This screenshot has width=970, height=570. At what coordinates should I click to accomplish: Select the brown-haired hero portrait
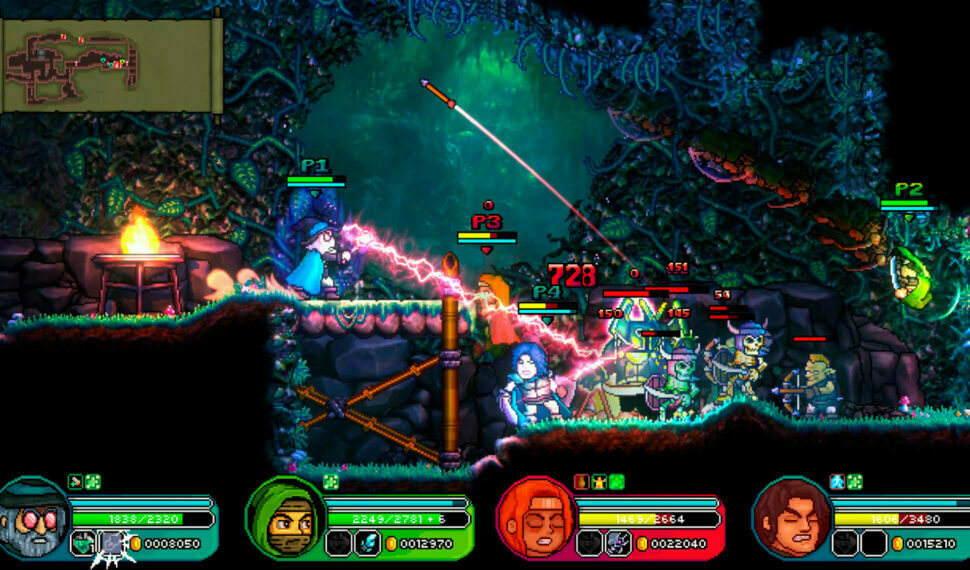coord(791,517)
